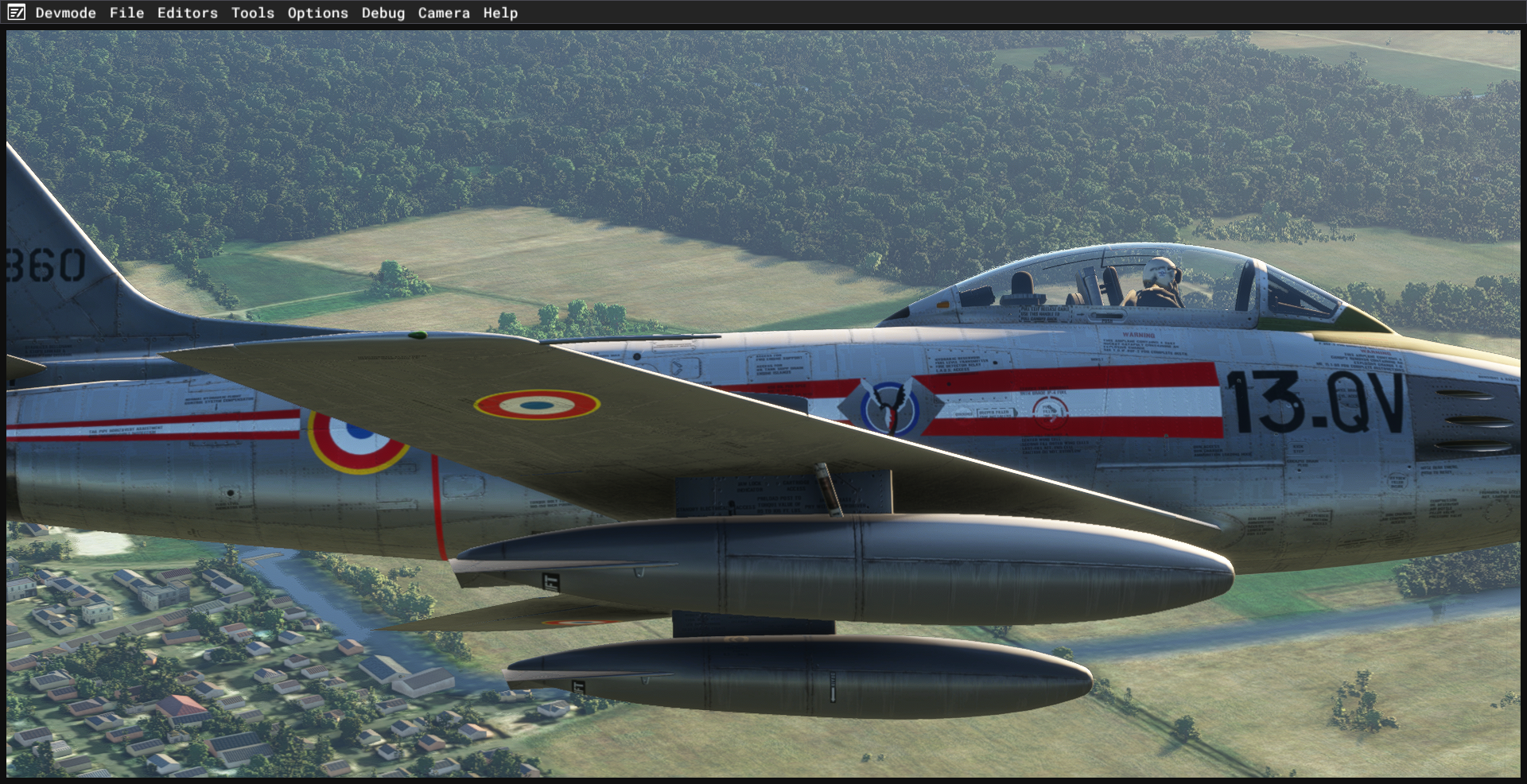Open the Camera menu
This screenshot has width=1527, height=784.
pos(444,13)
